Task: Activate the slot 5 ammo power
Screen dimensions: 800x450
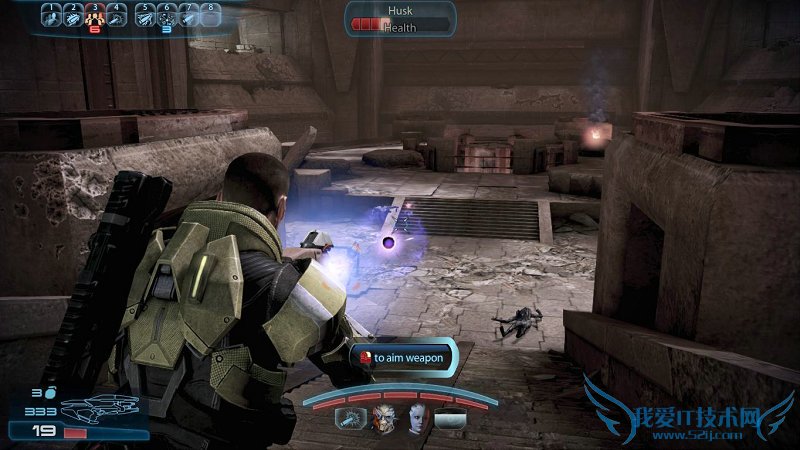Action: (x=145, y=15)
